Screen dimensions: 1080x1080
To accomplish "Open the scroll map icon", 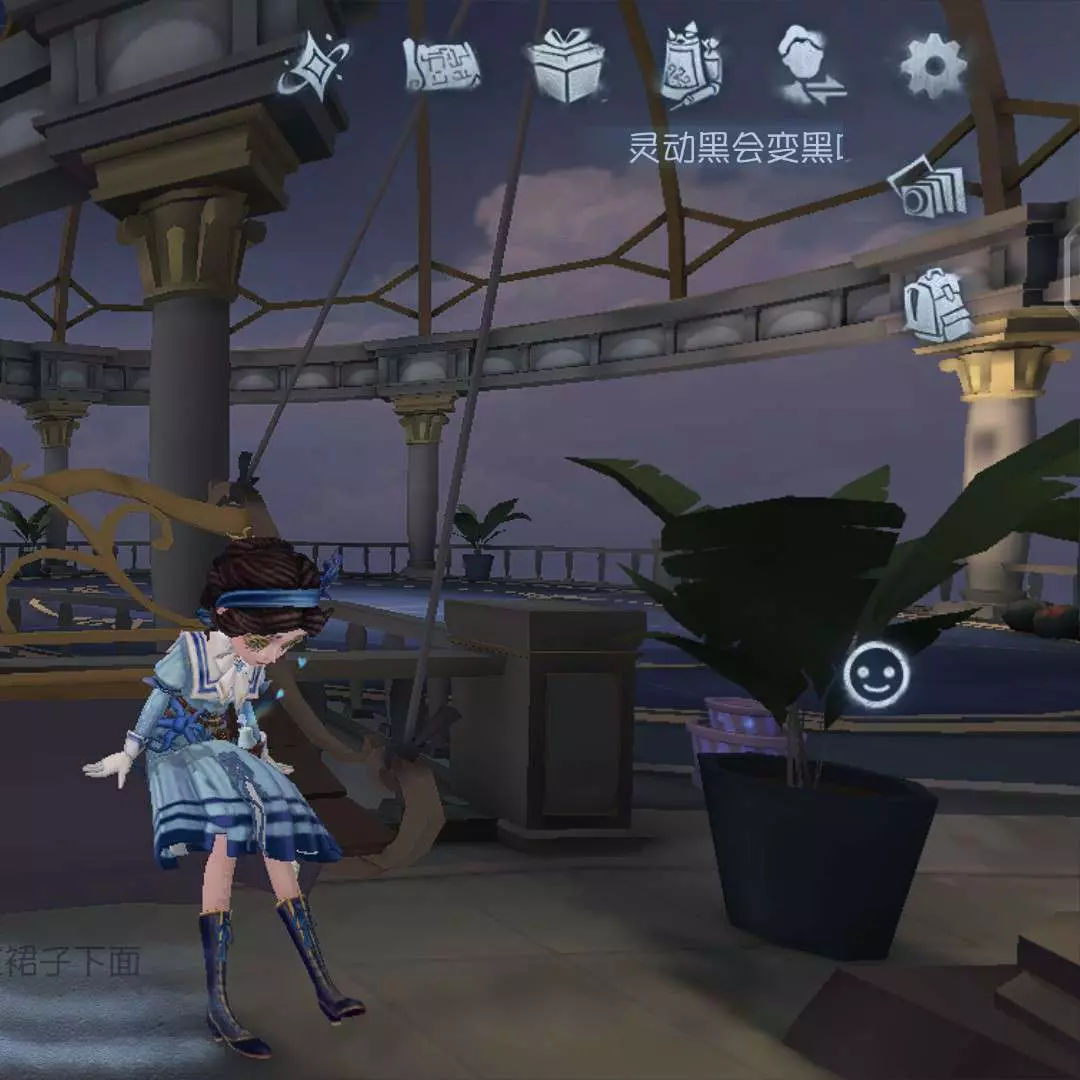I will click(x=441, y=66).
